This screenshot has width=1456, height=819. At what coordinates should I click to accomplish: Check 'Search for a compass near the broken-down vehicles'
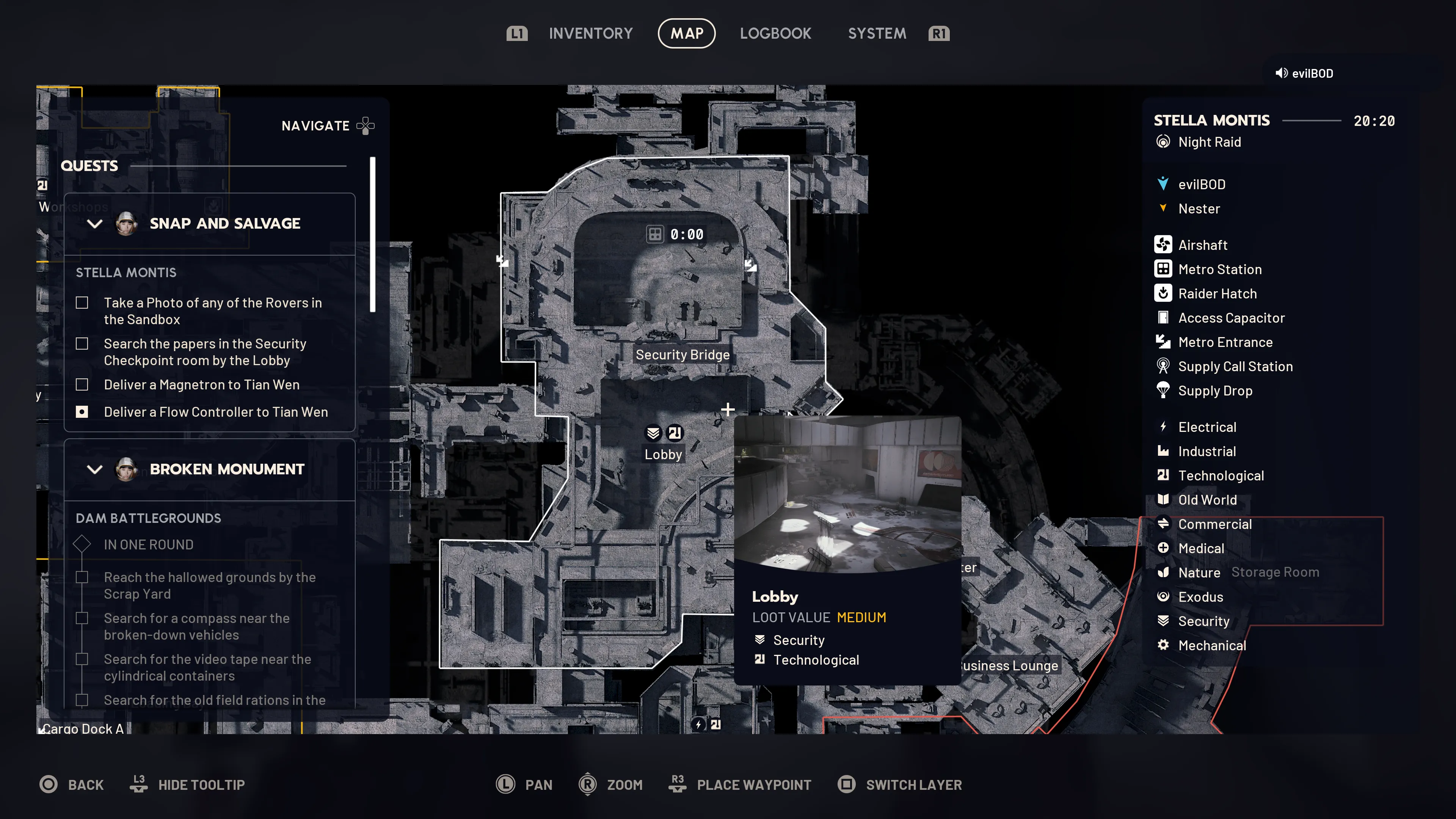(83, 618)
